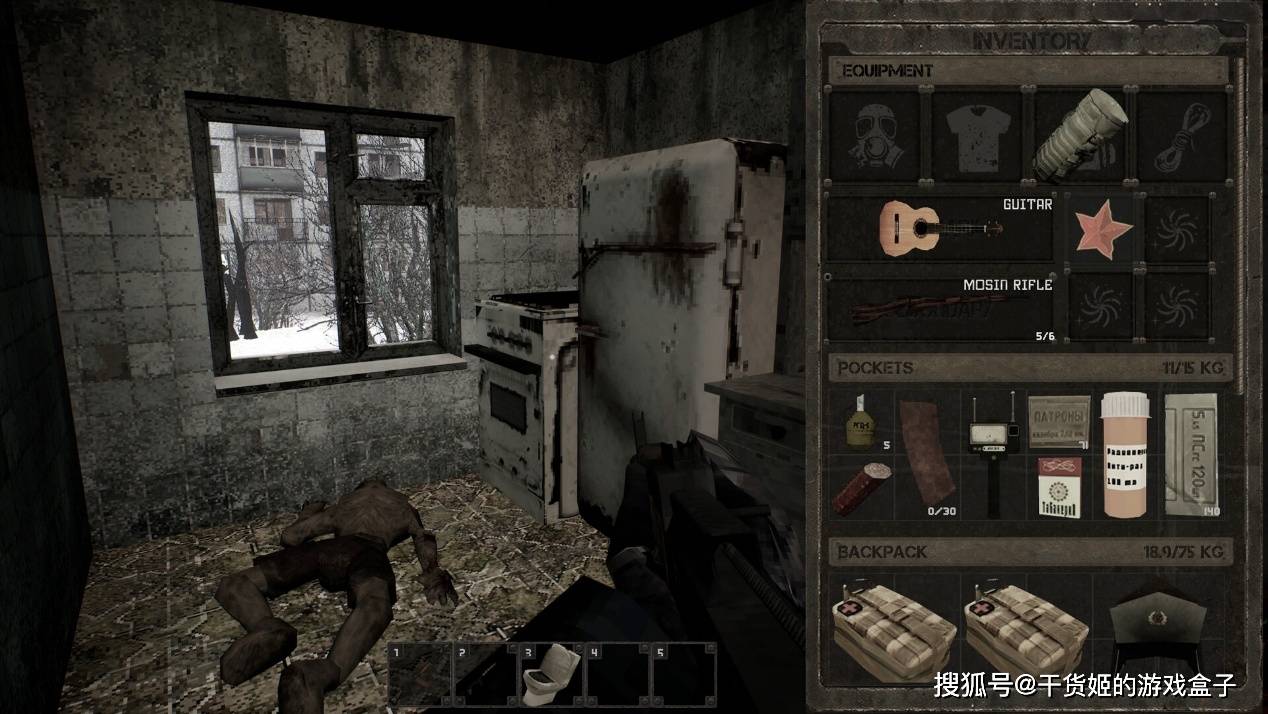The height and width of the screenshot is (714, 1268).
Task: Click the t-shirt clothing slot
Action: 977,135
